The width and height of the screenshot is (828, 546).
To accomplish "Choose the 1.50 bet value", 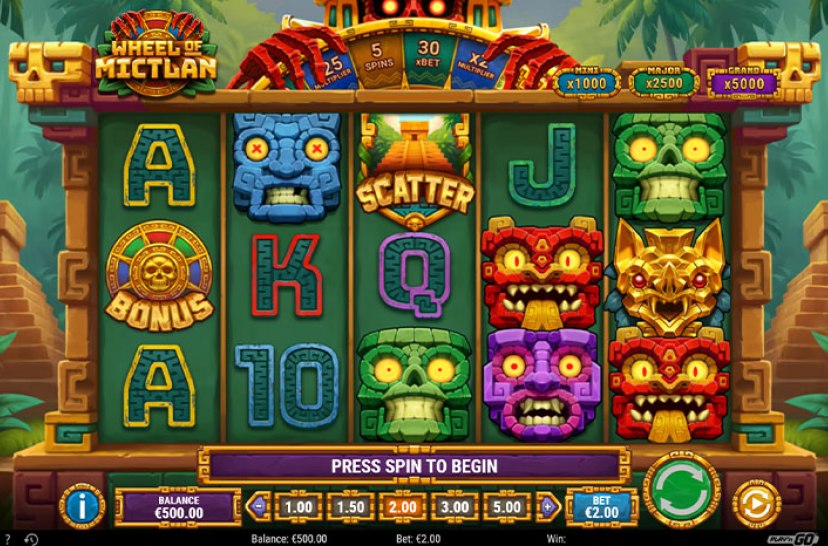I will [x=350, y=507].
